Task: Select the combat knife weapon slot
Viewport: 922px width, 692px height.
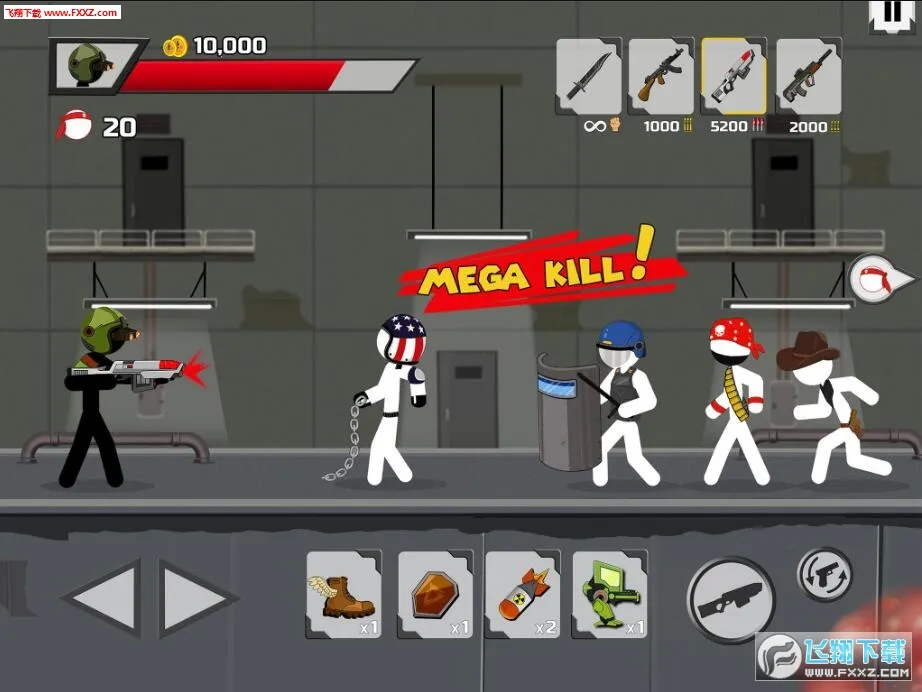Action: point(588,78)
